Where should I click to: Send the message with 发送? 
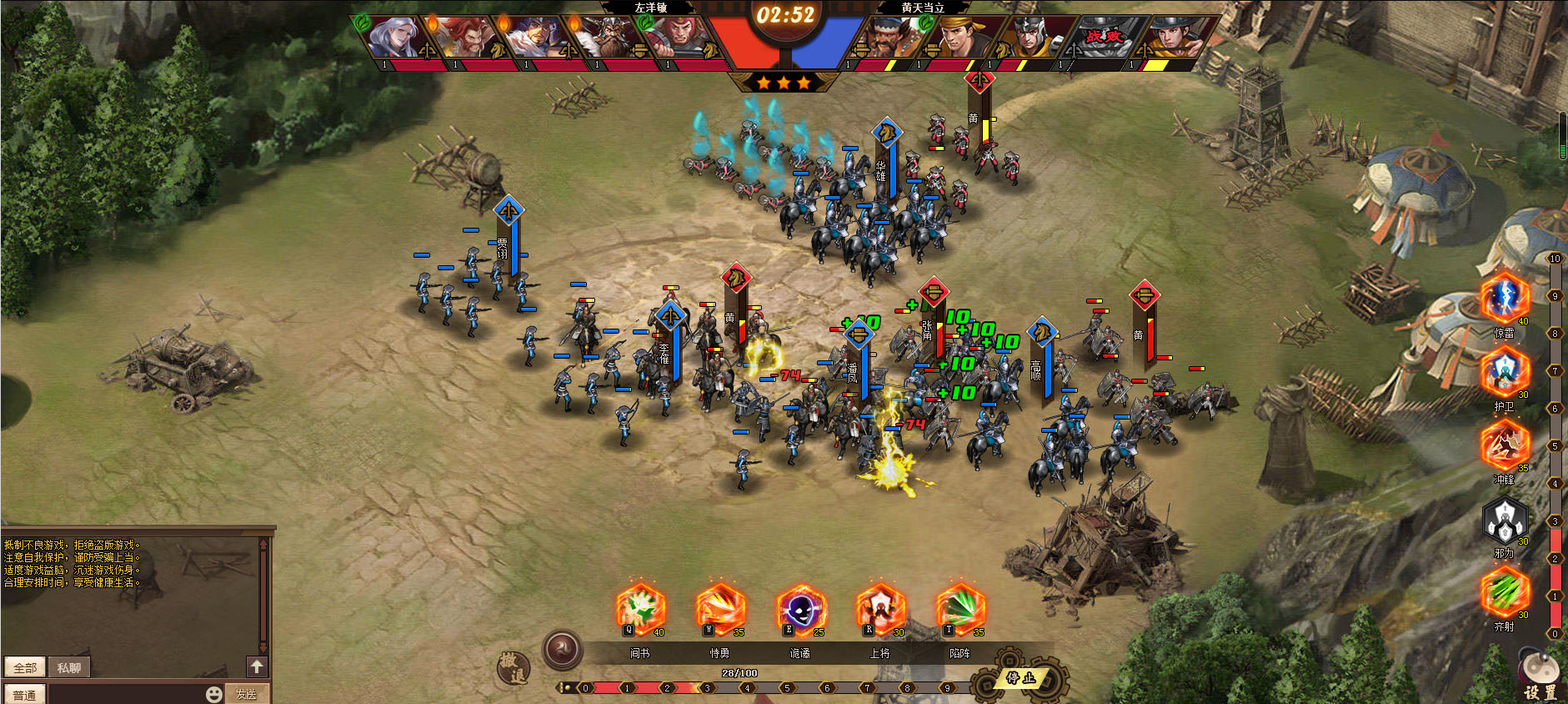click(246, 694)
